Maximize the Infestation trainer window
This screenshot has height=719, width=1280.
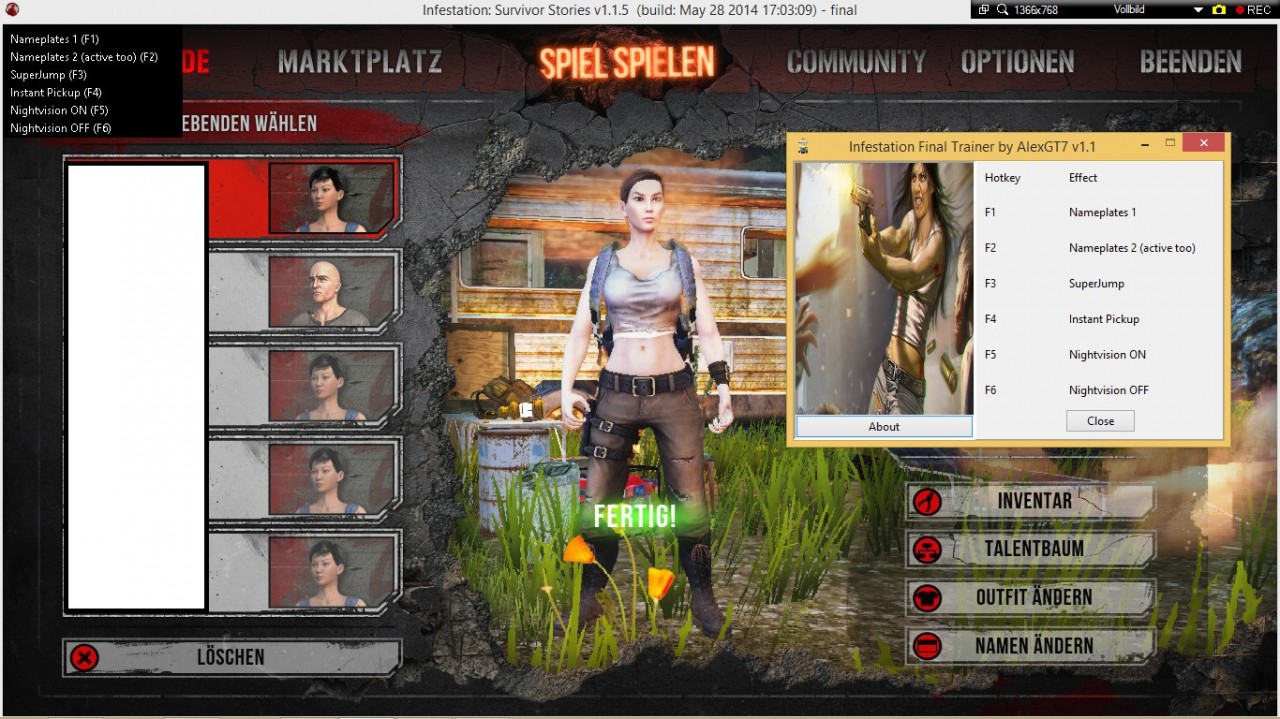[x=1170, y=144]
